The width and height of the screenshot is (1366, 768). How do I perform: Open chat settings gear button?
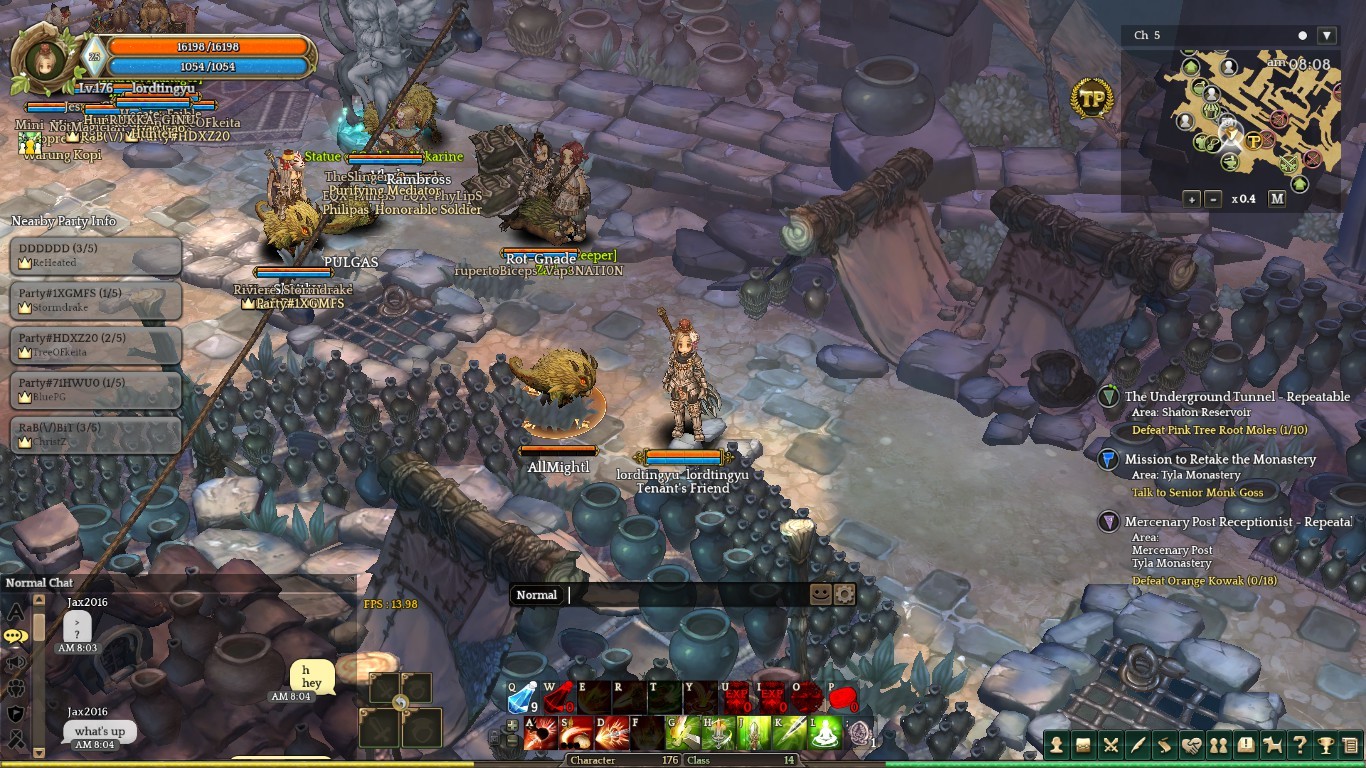tap(845, 594)
